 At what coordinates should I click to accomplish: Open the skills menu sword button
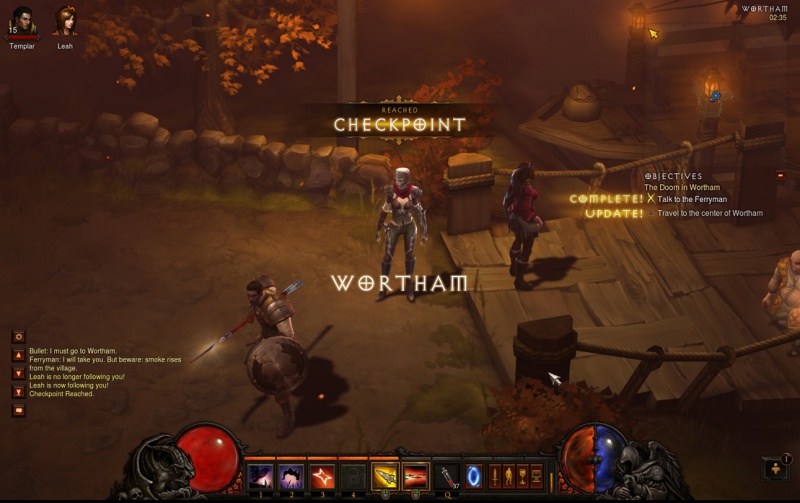click(x=494, y=476)
